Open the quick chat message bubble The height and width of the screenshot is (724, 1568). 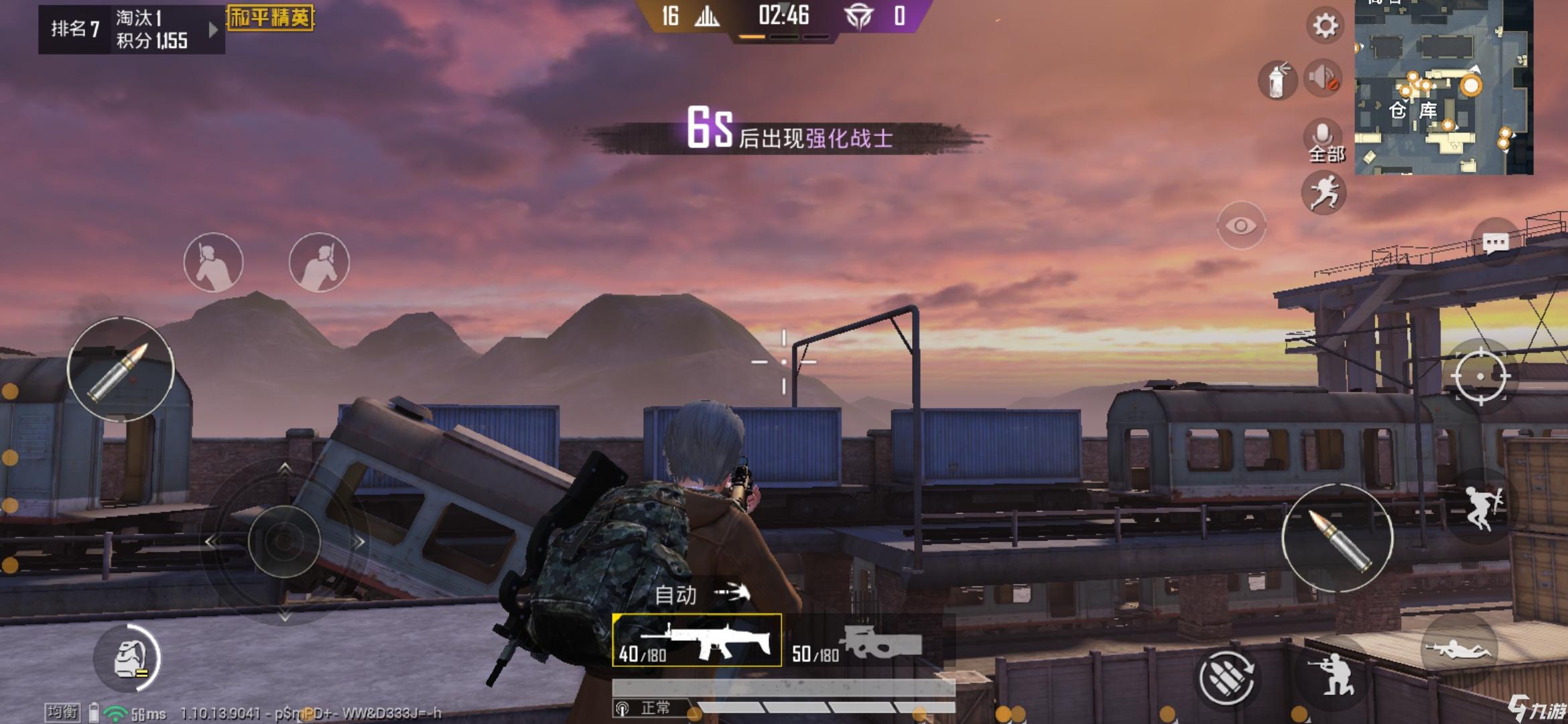(x=1496, y=243)
